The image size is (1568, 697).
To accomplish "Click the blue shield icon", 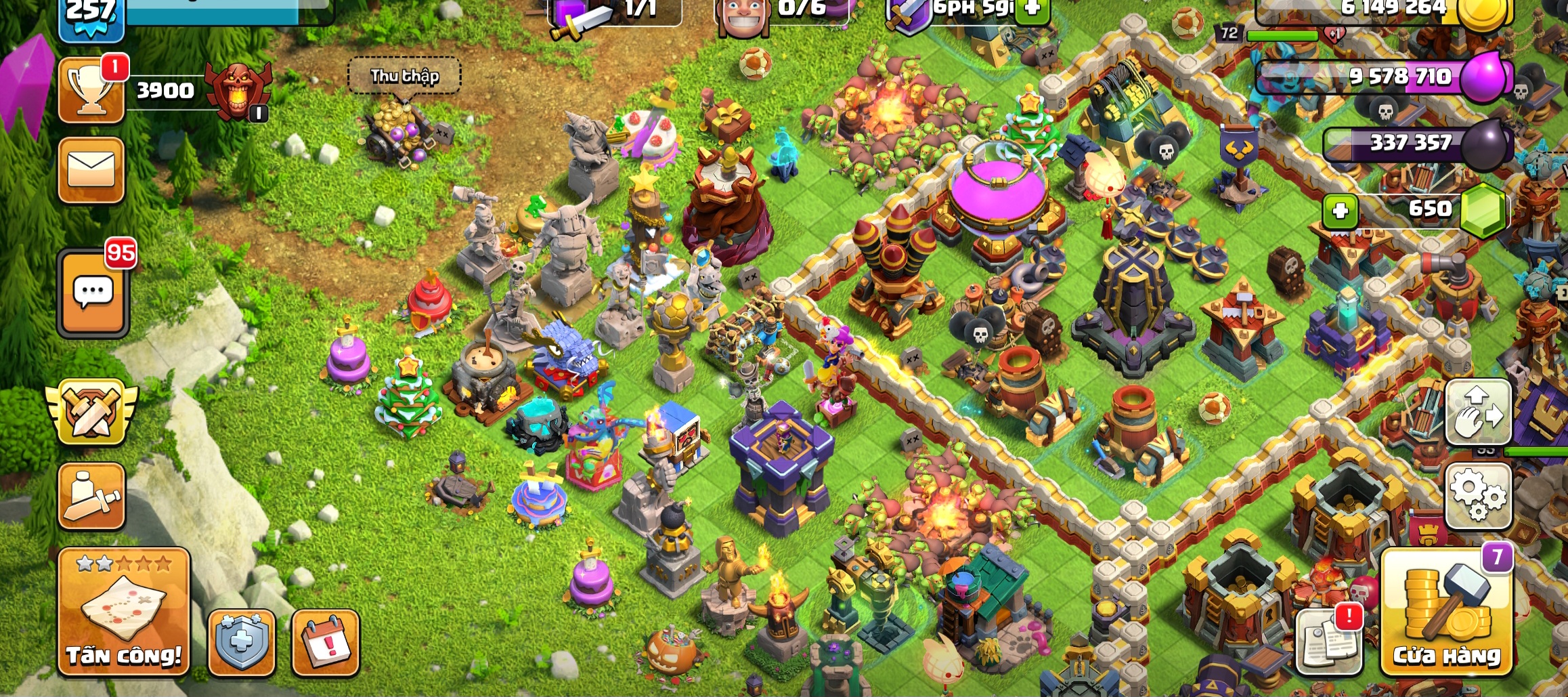I will [x=242, y=642].
